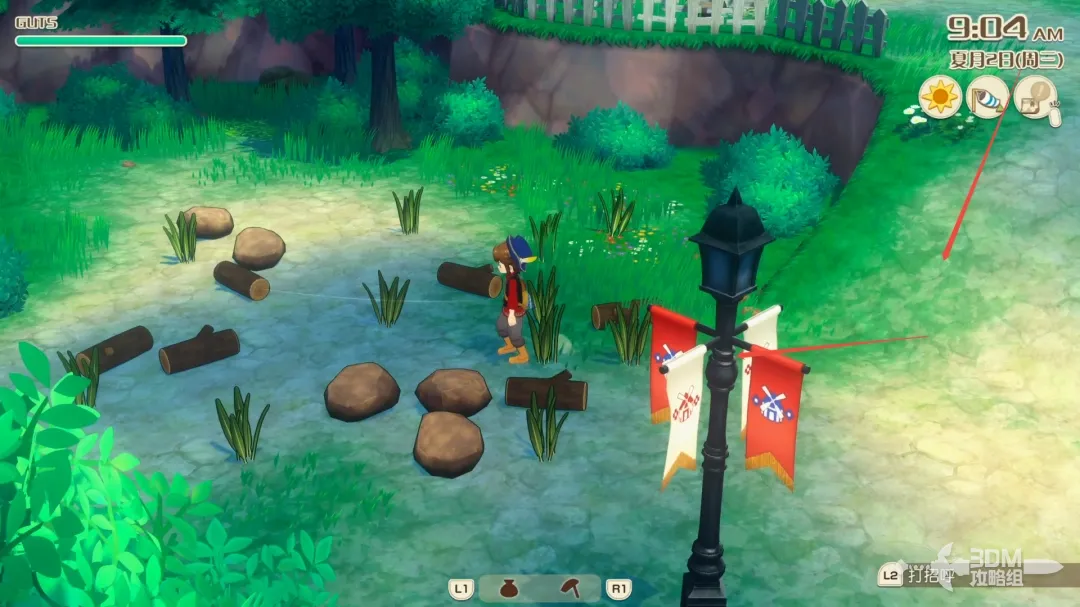The width and height of the screenshot is (1080, 607).
Task: Open the map notification icon
Action: click(x=1035, y=98)
